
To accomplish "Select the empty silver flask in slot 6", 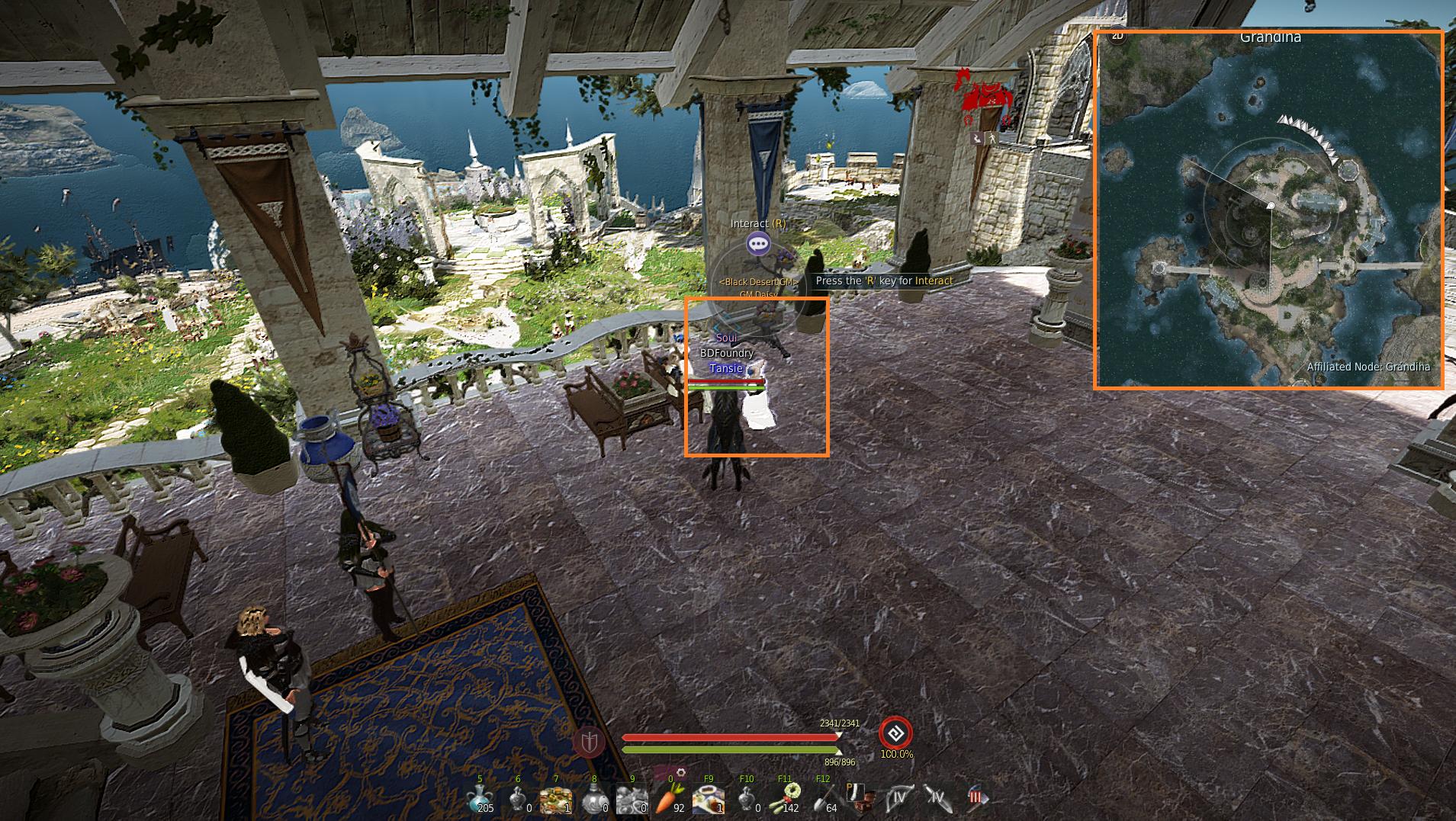I will click(x=519, y=799).
